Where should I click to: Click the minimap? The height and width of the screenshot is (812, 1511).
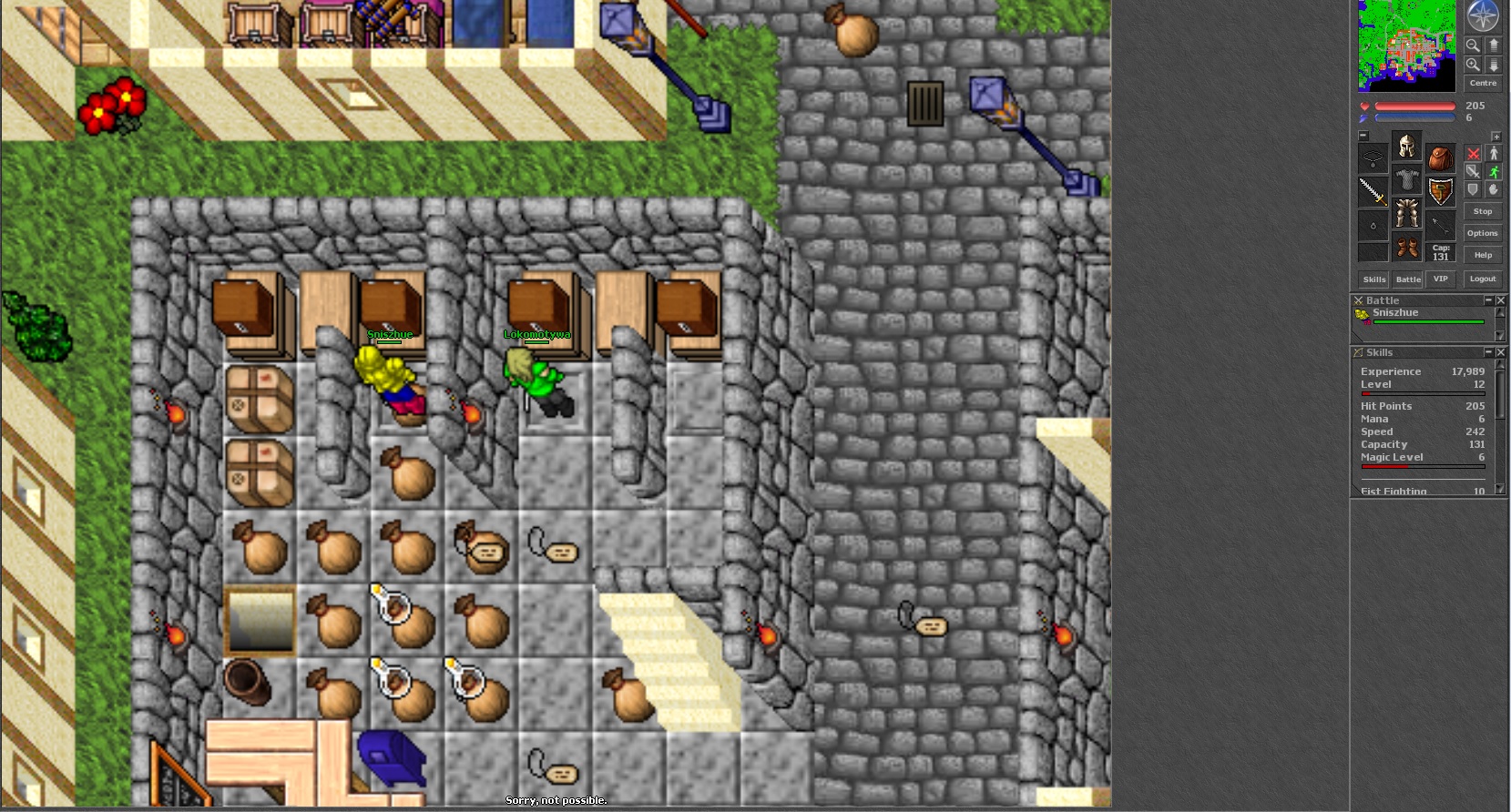(x=1406, y=46)
